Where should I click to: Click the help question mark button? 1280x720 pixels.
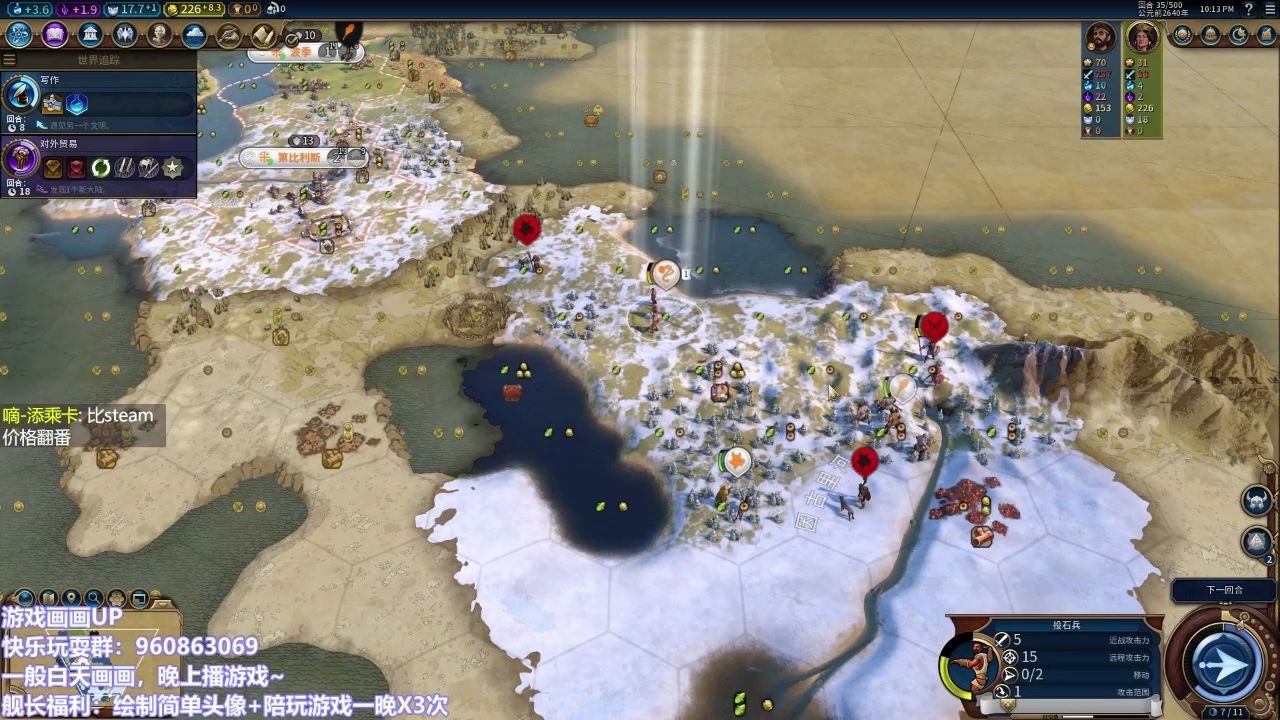[1249, 8]
